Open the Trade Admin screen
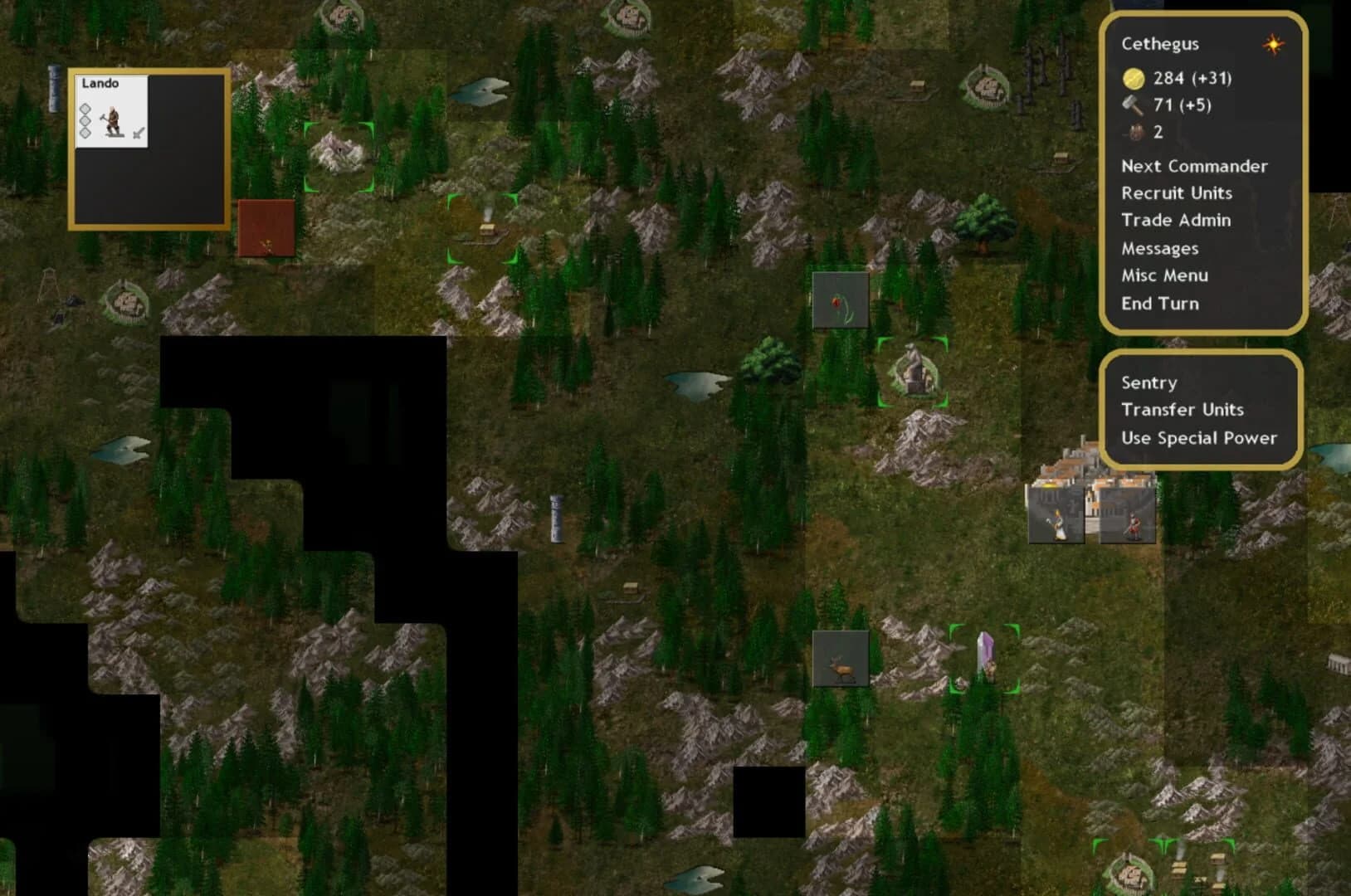 (1177, 220)
